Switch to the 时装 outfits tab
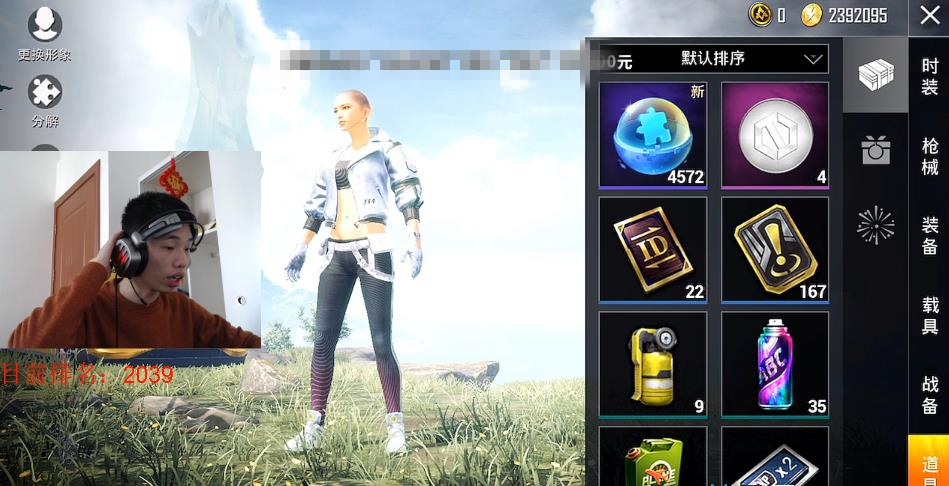The width and height of the screenshot is (949, 486). [929, 77]
